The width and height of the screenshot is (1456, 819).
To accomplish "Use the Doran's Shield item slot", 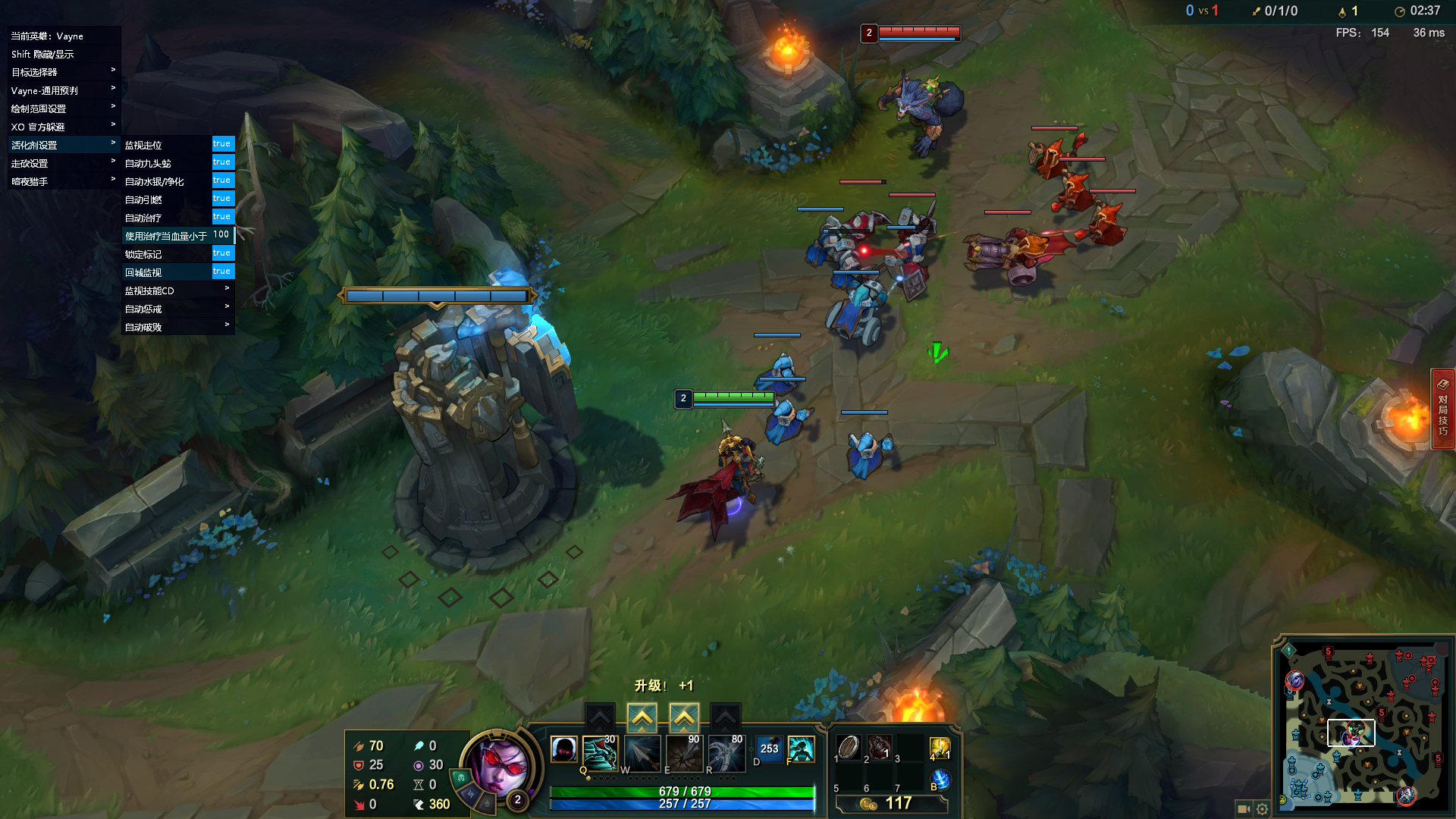I will click(849, 748).
